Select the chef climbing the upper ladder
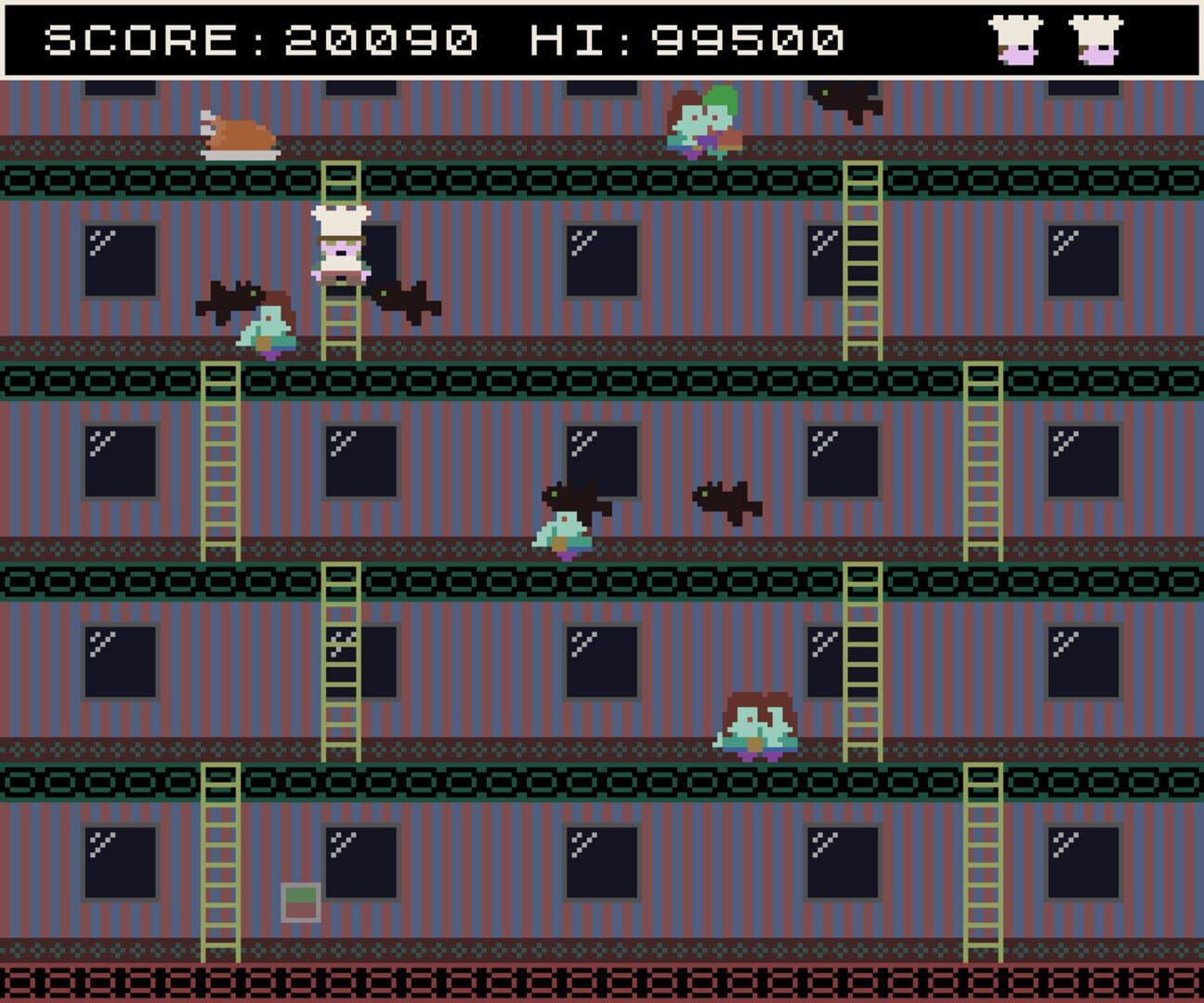 coord(342,246)
